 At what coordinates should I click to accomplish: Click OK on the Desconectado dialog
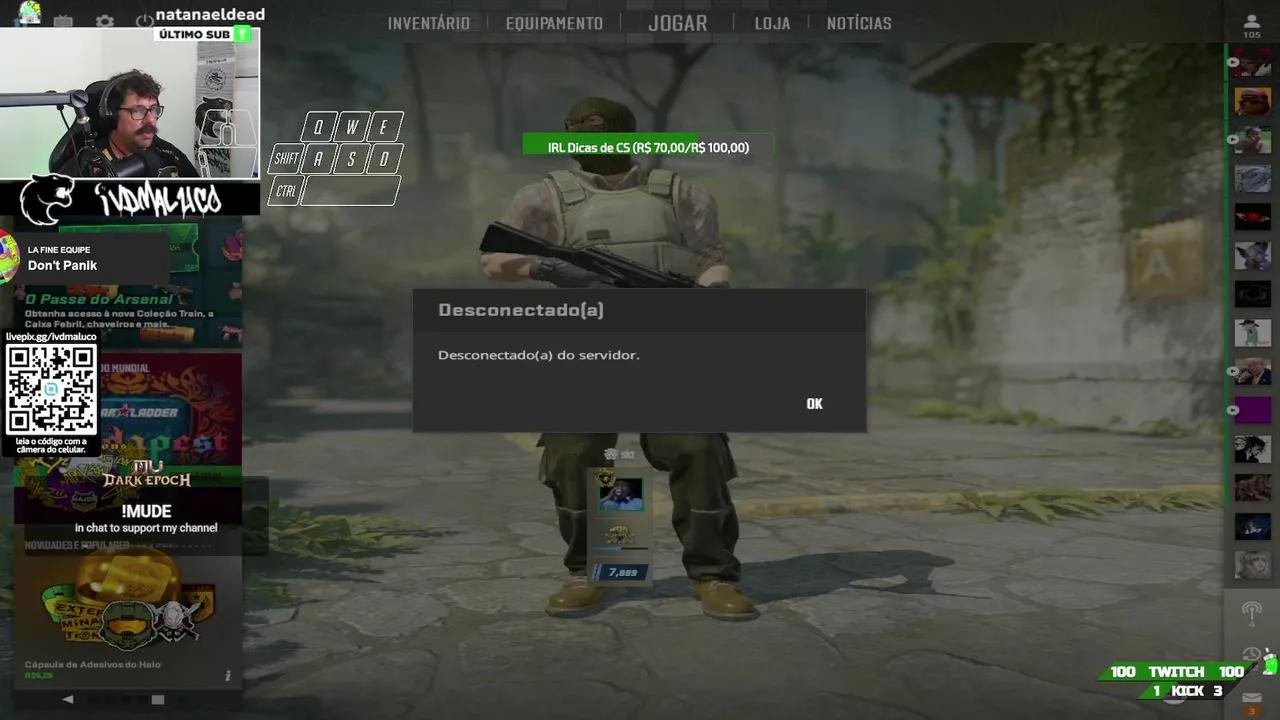tap(813, 403)
